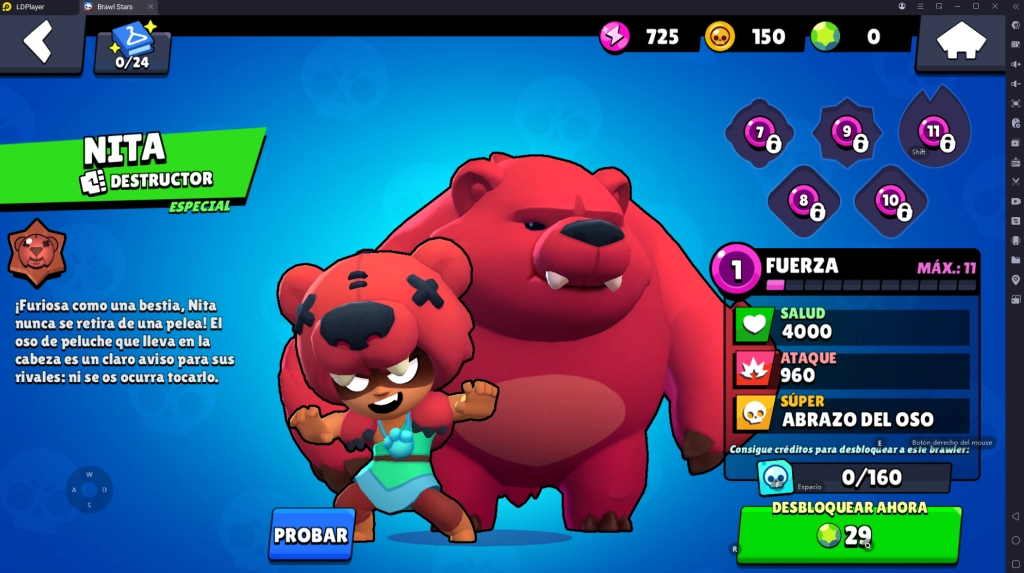Open Nita's bear mastery badge icon
1024x573 pixels.
[x=37, y=253]
